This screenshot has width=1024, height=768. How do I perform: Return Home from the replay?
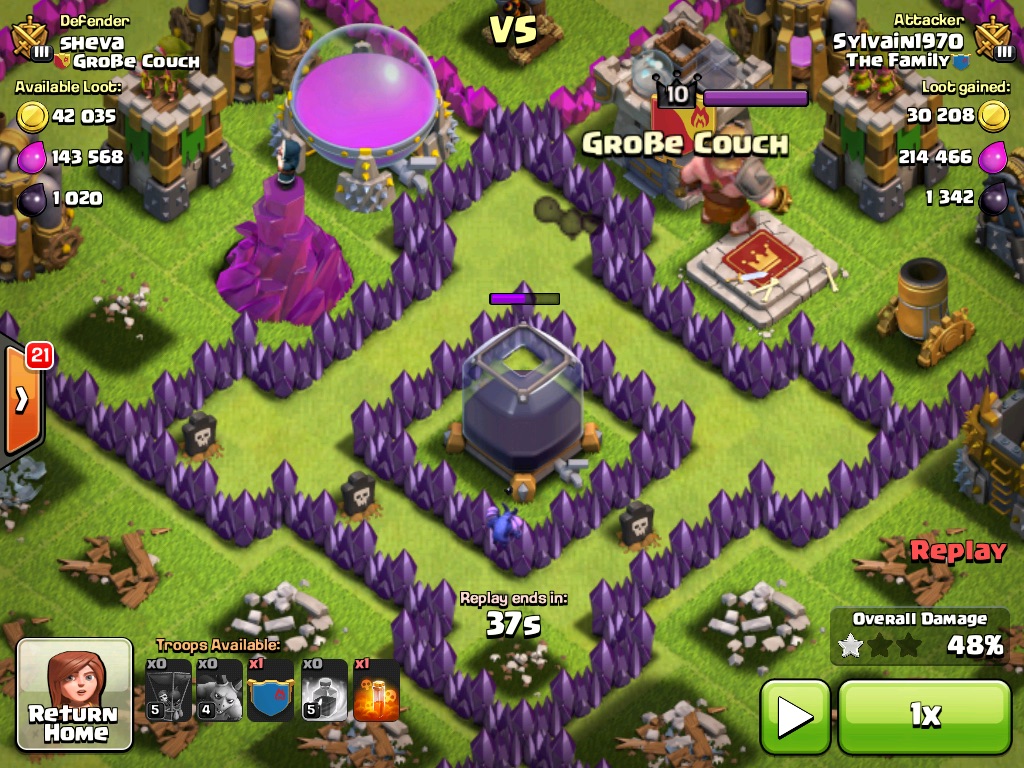[75, 694]
